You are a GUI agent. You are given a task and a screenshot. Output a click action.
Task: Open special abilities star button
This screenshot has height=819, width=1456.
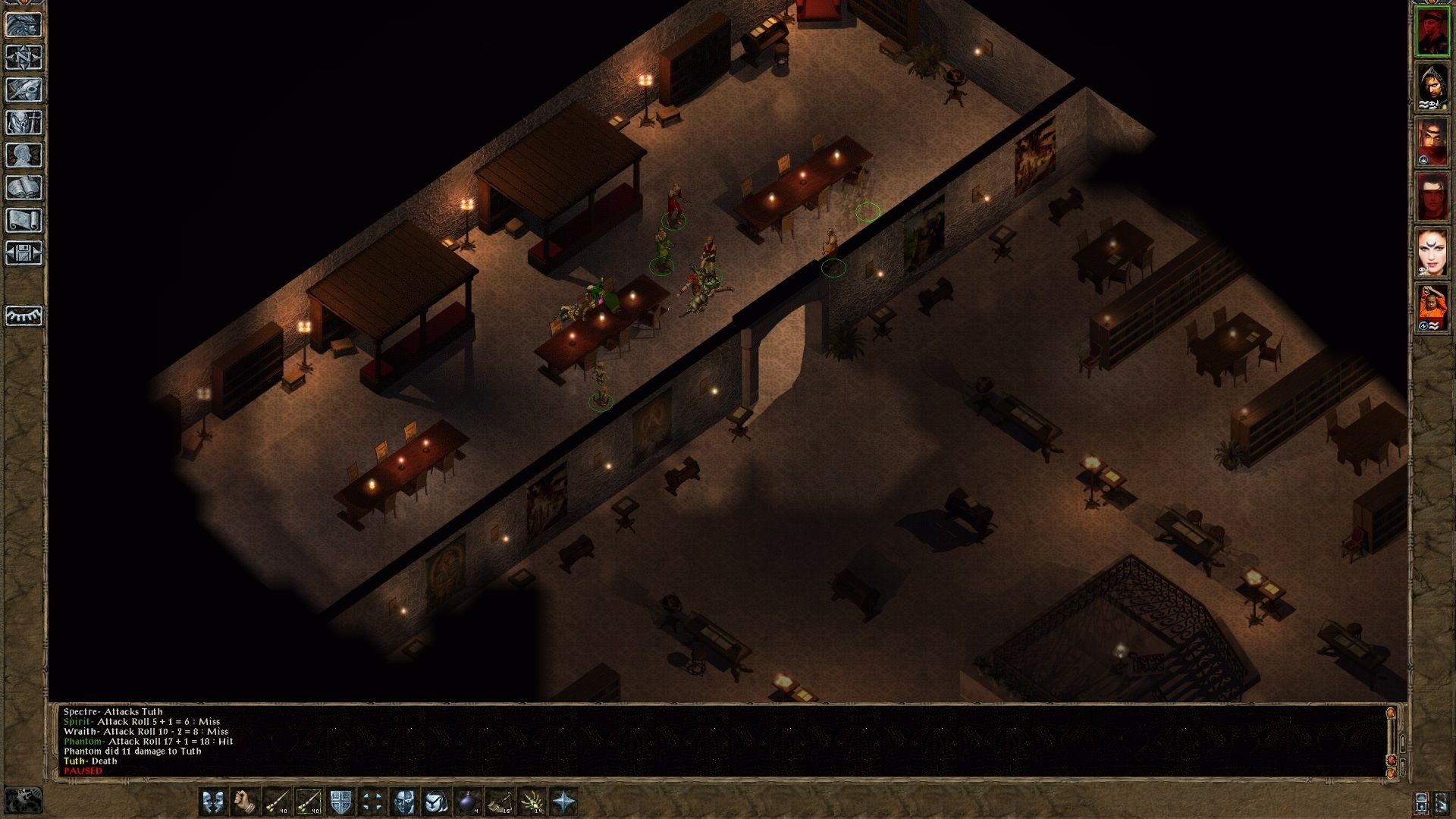click(564, 802)
